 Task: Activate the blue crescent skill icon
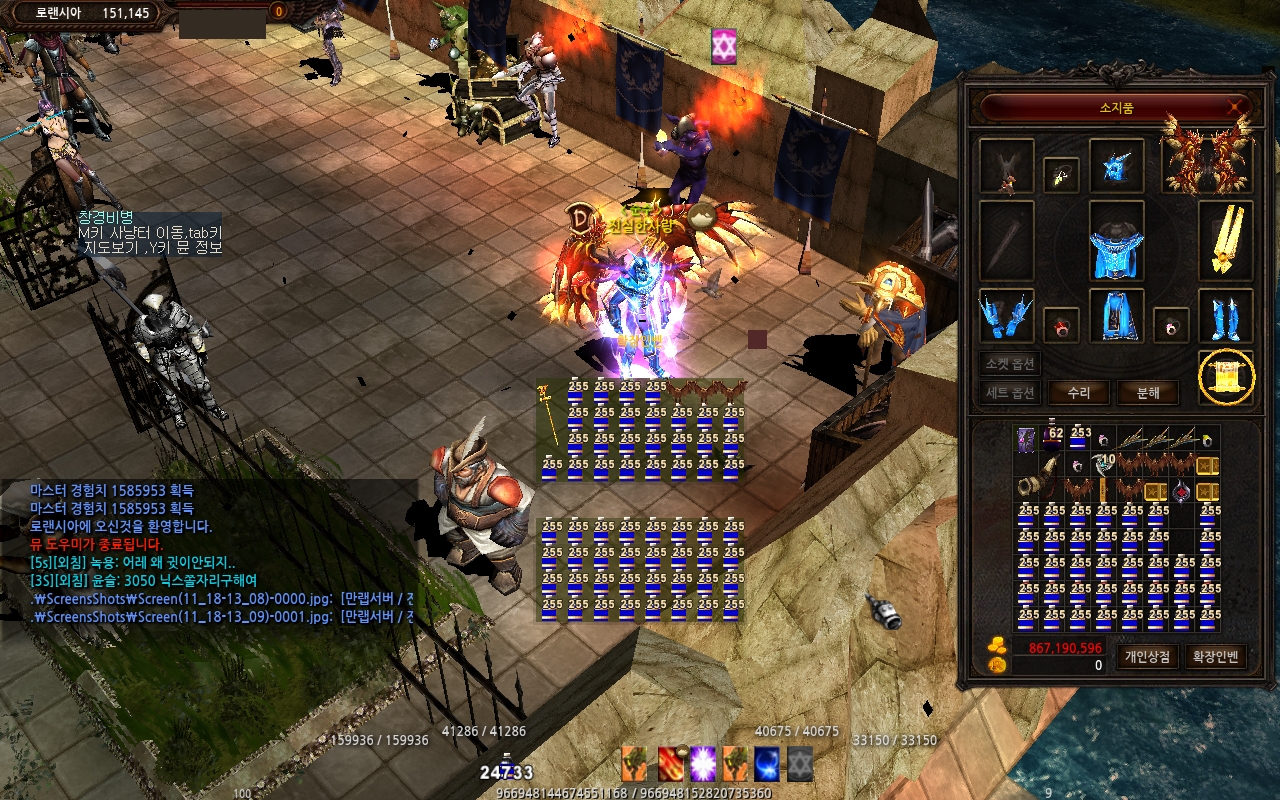click(767, 763)
